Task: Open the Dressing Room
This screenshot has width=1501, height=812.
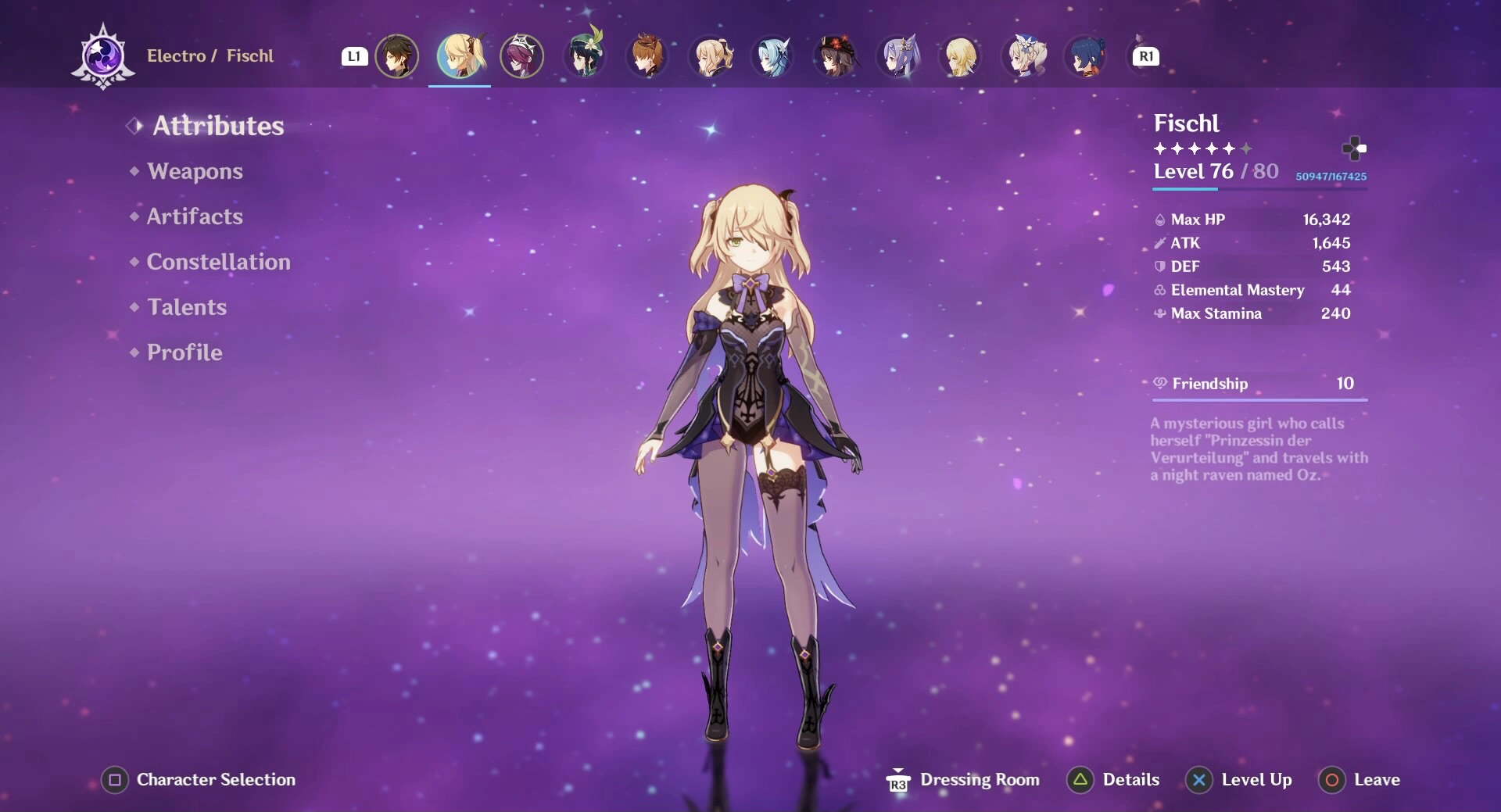Action: (963, 779)
